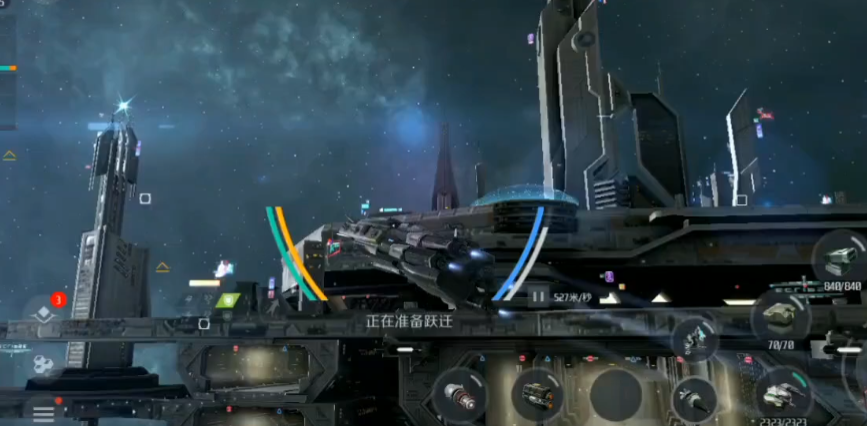Open the stacked-layers icon with 3 notifications

click(44, 313)
